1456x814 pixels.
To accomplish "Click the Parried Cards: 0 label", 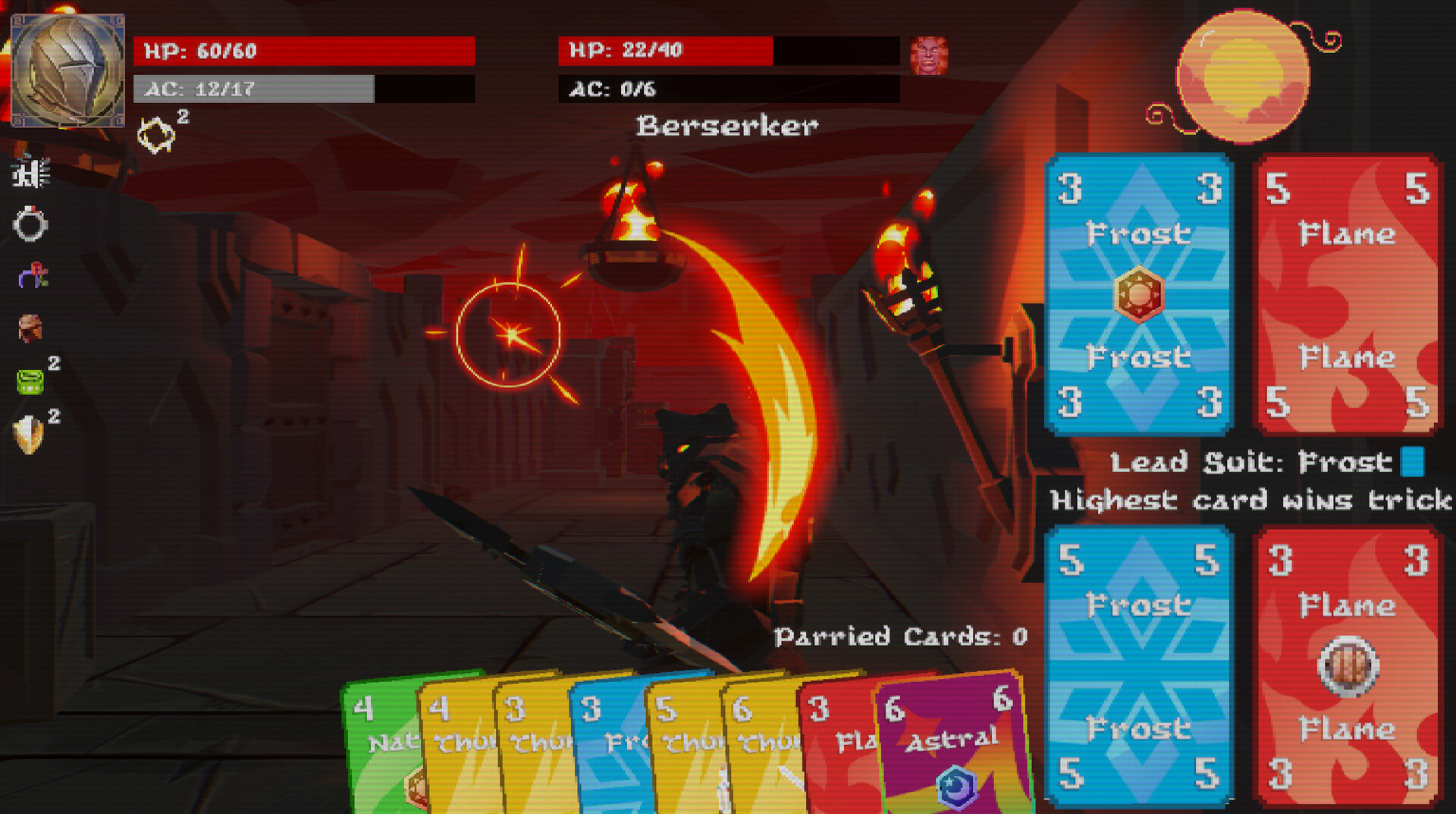I will 901,637.
